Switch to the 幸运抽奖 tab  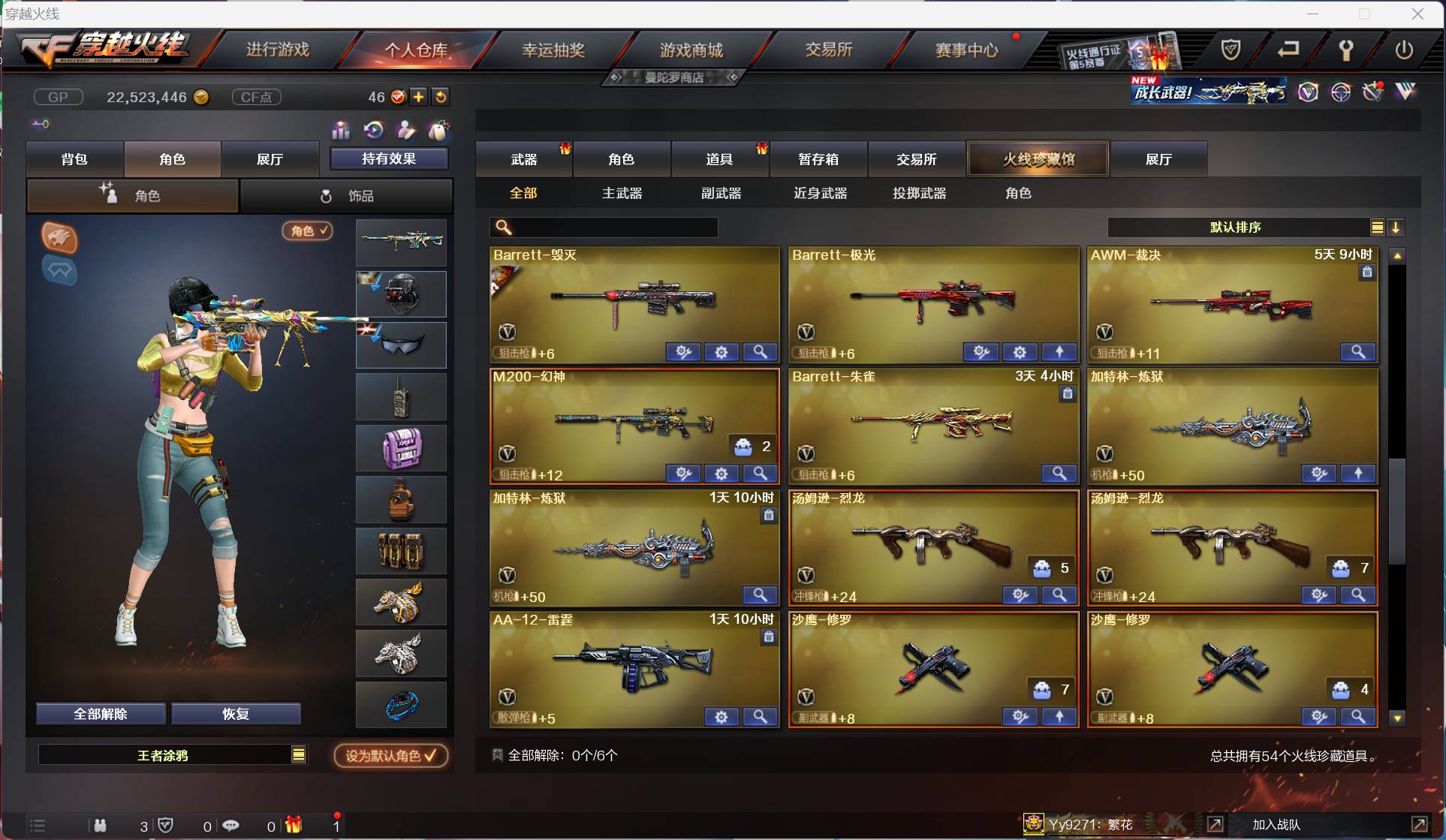coord(553,49)
